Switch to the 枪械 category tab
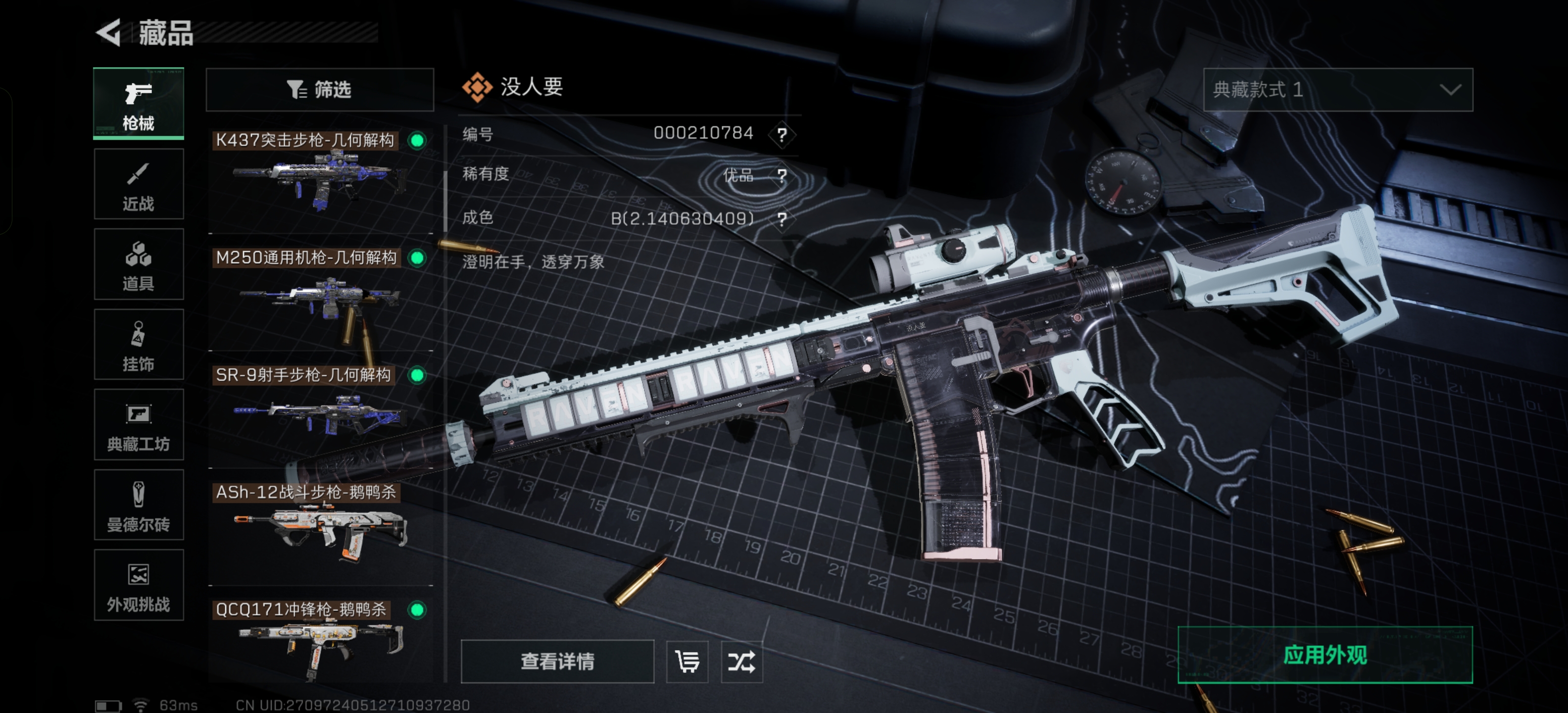The width and height of the screenshot is (1568, 713). point(139,103)
